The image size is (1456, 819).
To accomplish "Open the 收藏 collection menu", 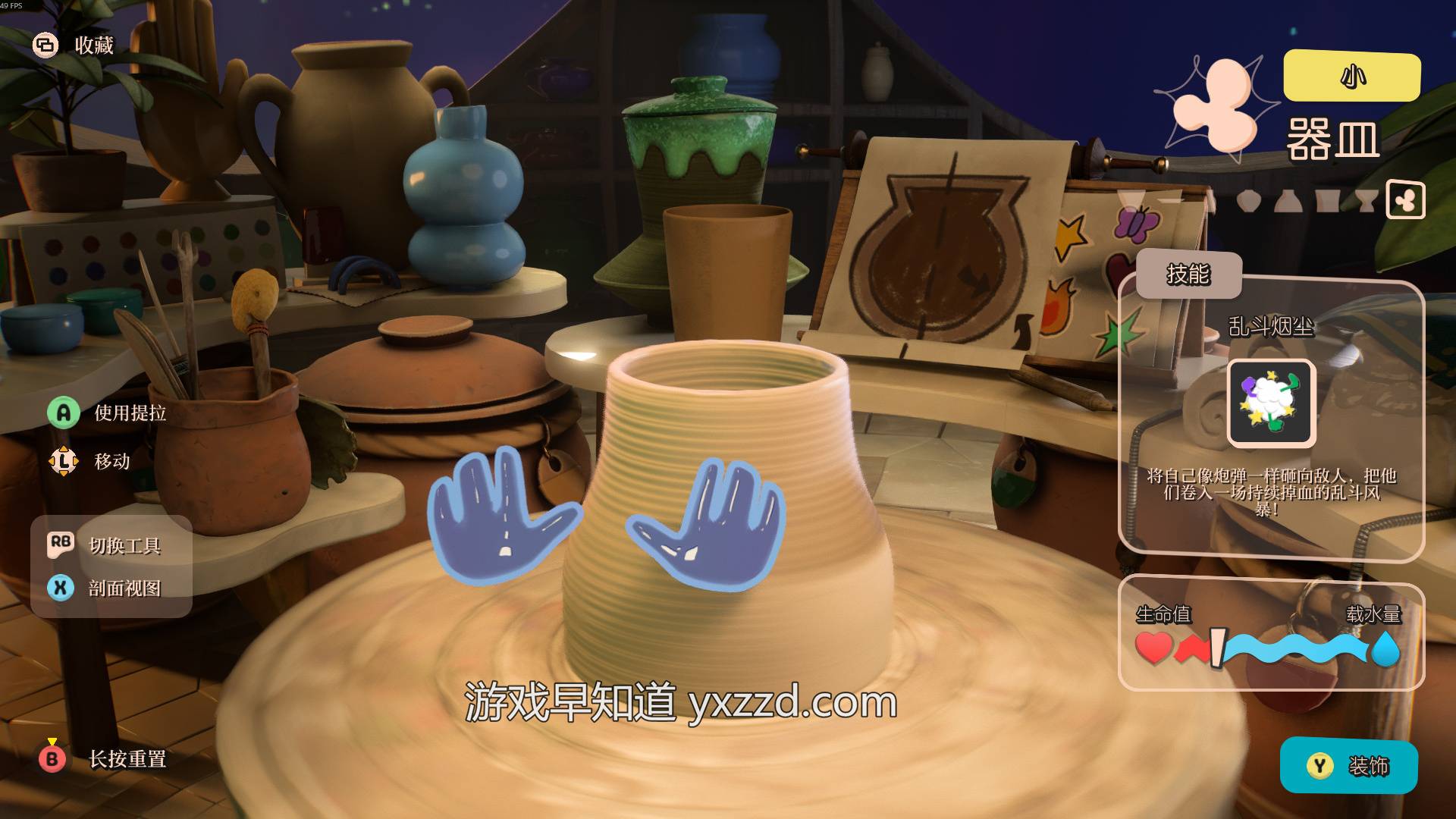I will [x=74, y=45].
